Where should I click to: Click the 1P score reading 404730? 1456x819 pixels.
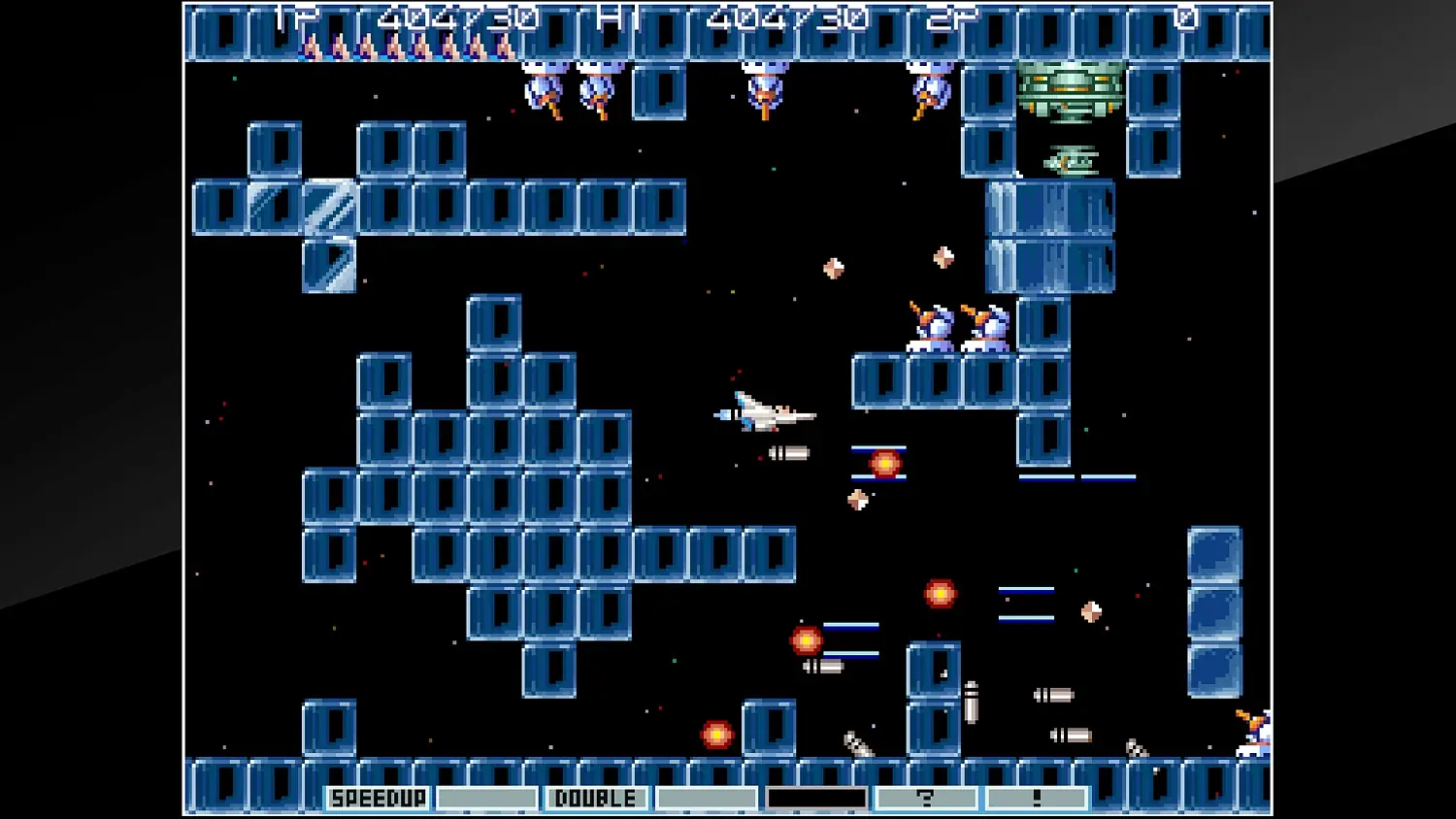pyautogui.click(x=456, y=16)
